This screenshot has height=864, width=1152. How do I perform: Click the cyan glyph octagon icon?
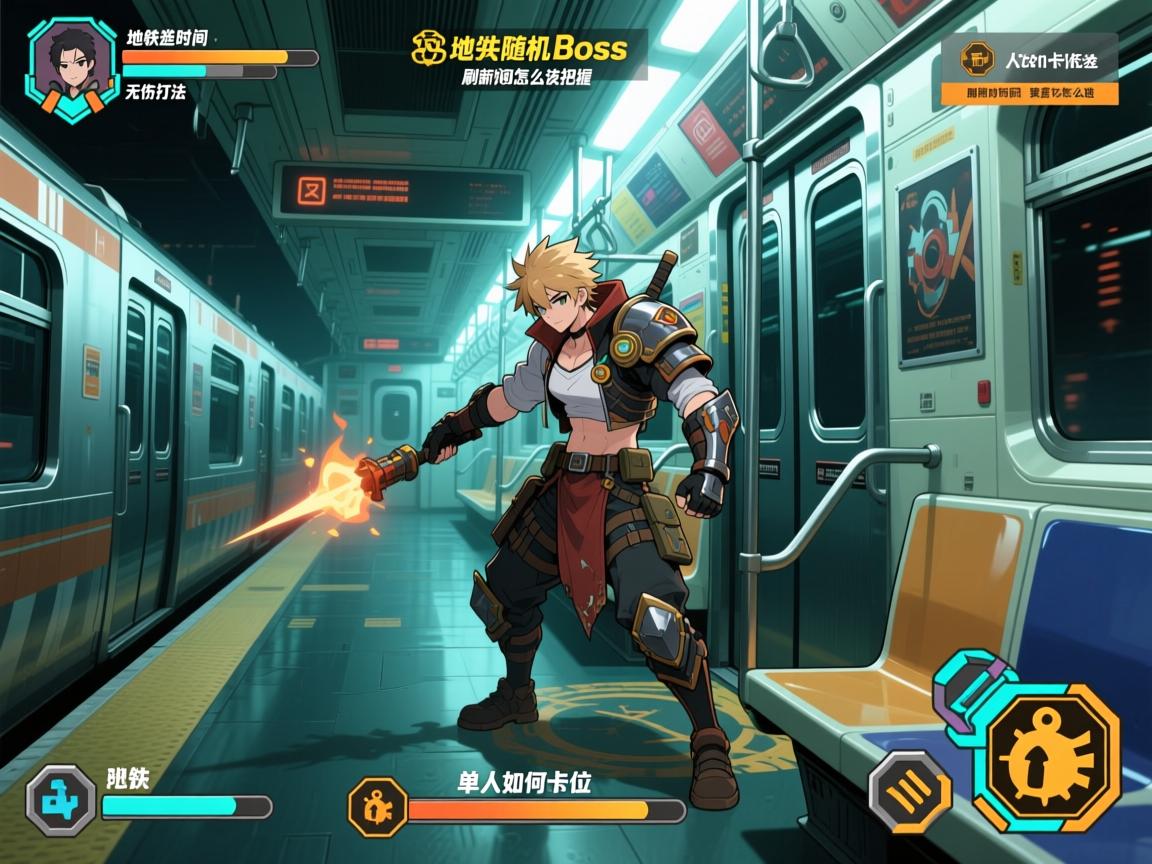(x=60, y=800)
